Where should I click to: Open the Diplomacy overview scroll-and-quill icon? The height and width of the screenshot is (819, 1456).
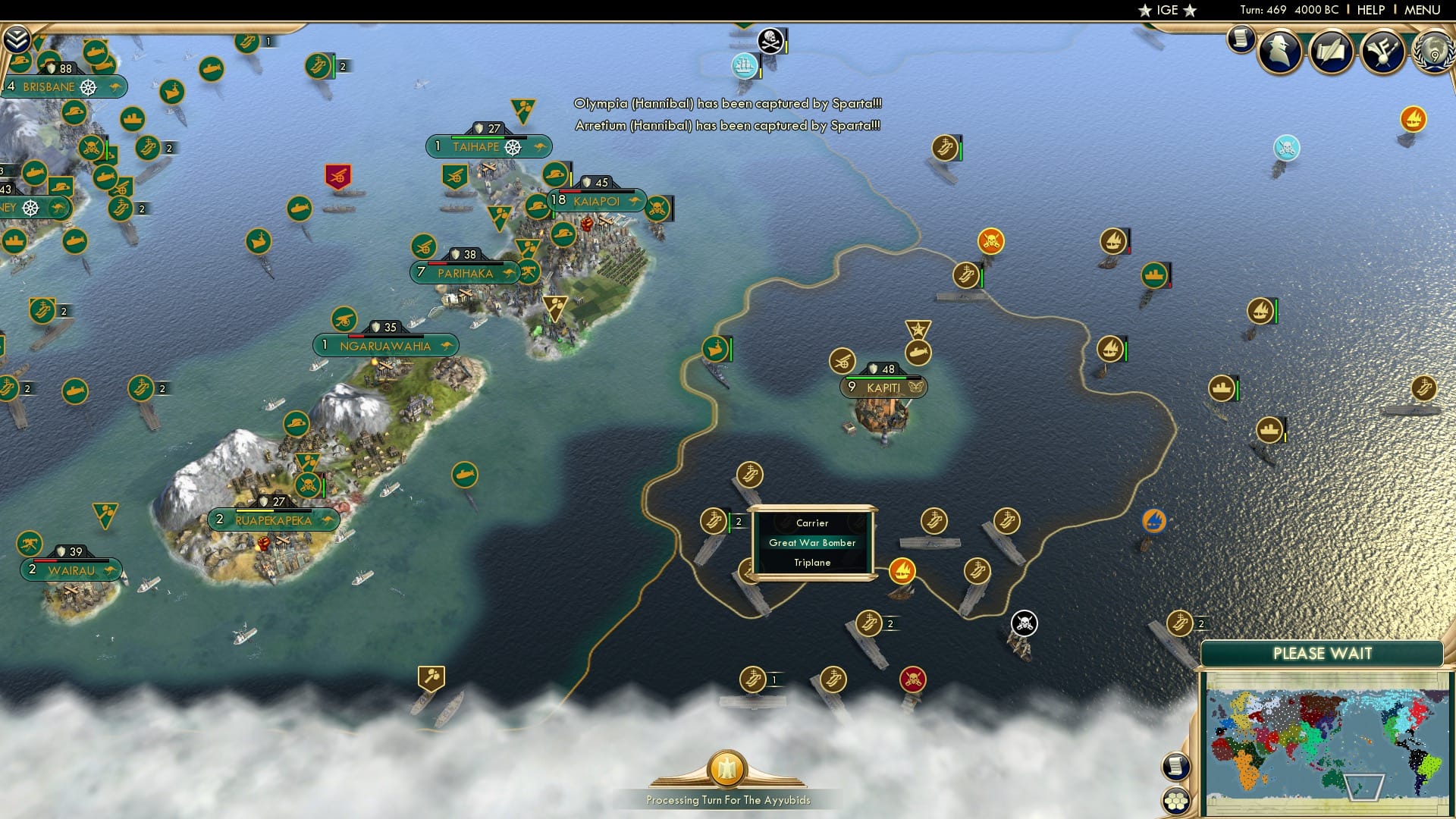point(1332,52)
